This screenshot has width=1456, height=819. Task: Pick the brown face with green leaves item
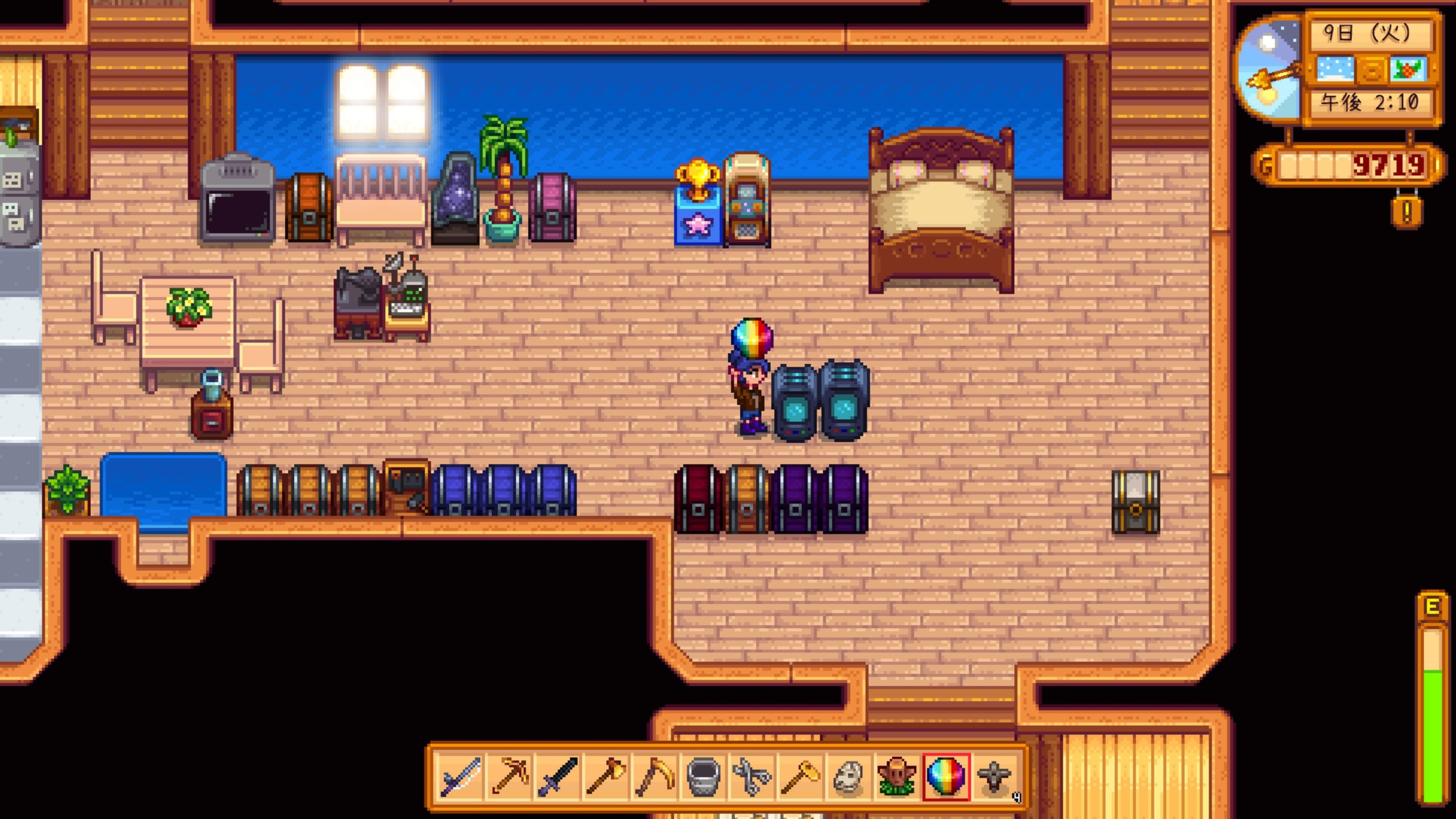click(897, 776)
